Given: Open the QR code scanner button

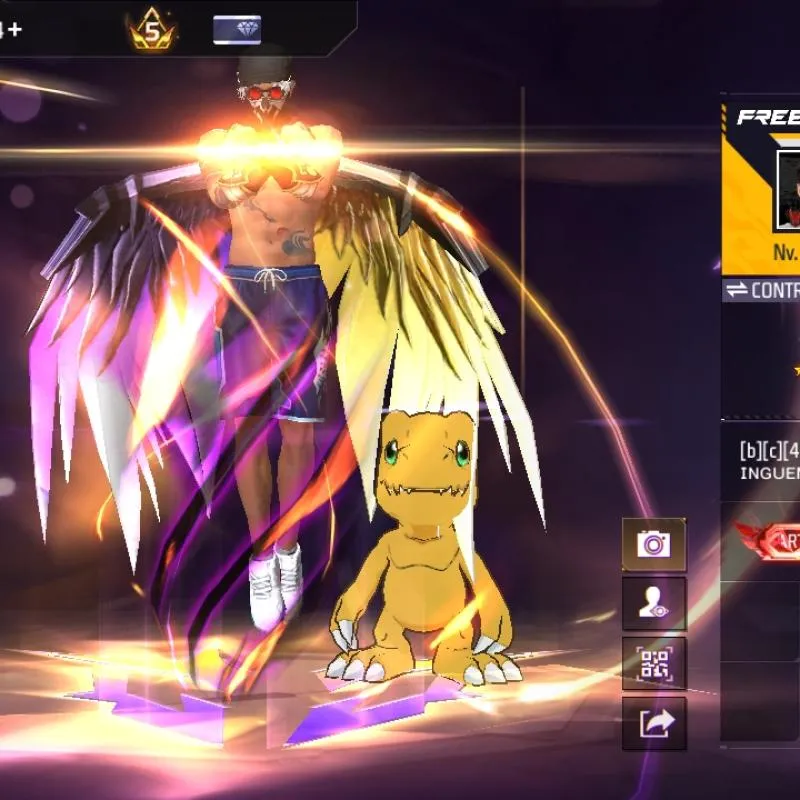Looking at the screenshot, I should [654, 663].
